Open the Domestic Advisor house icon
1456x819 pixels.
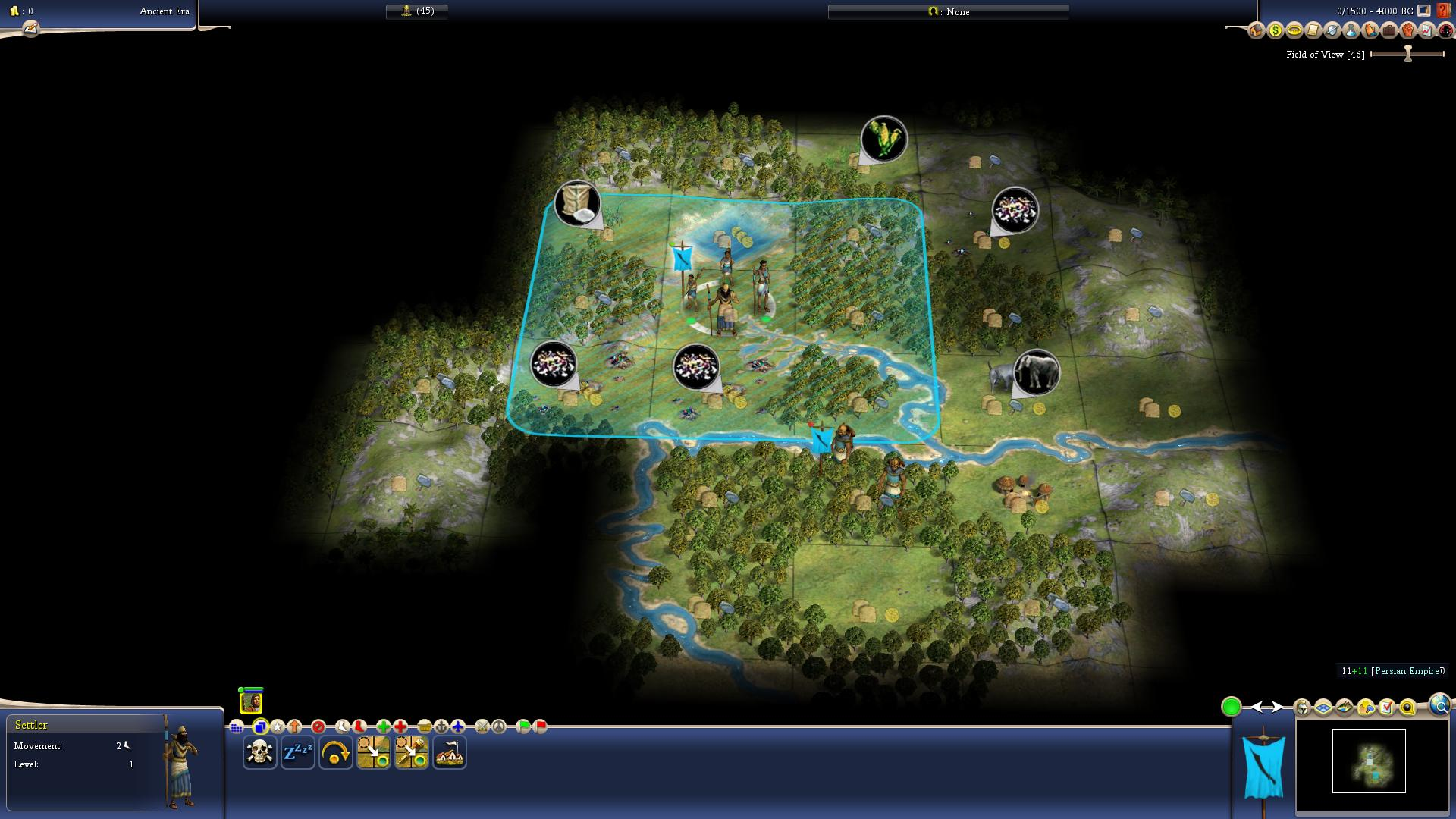(x=1256, y=31)
